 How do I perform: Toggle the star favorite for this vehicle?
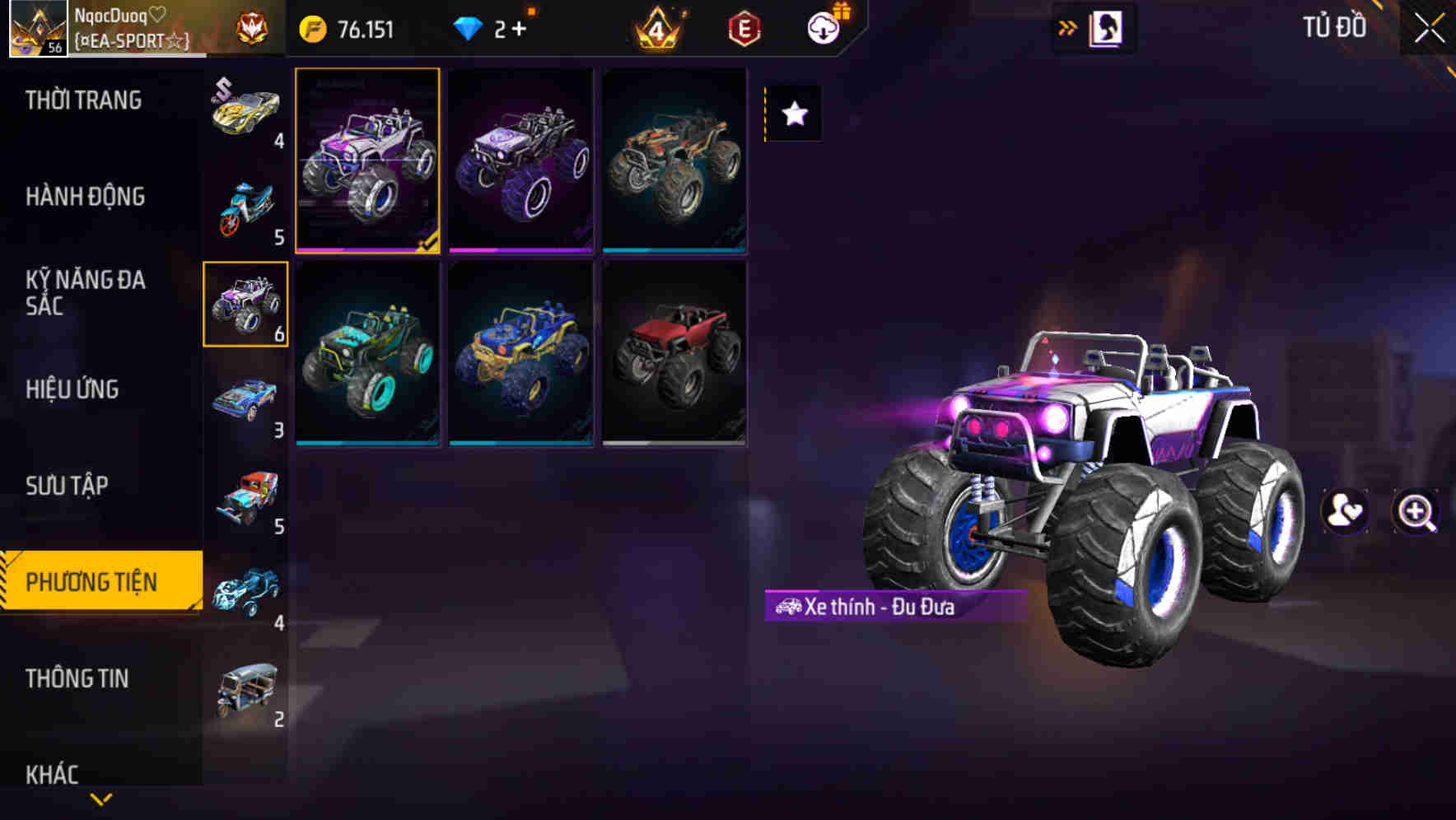click(793, 114)
